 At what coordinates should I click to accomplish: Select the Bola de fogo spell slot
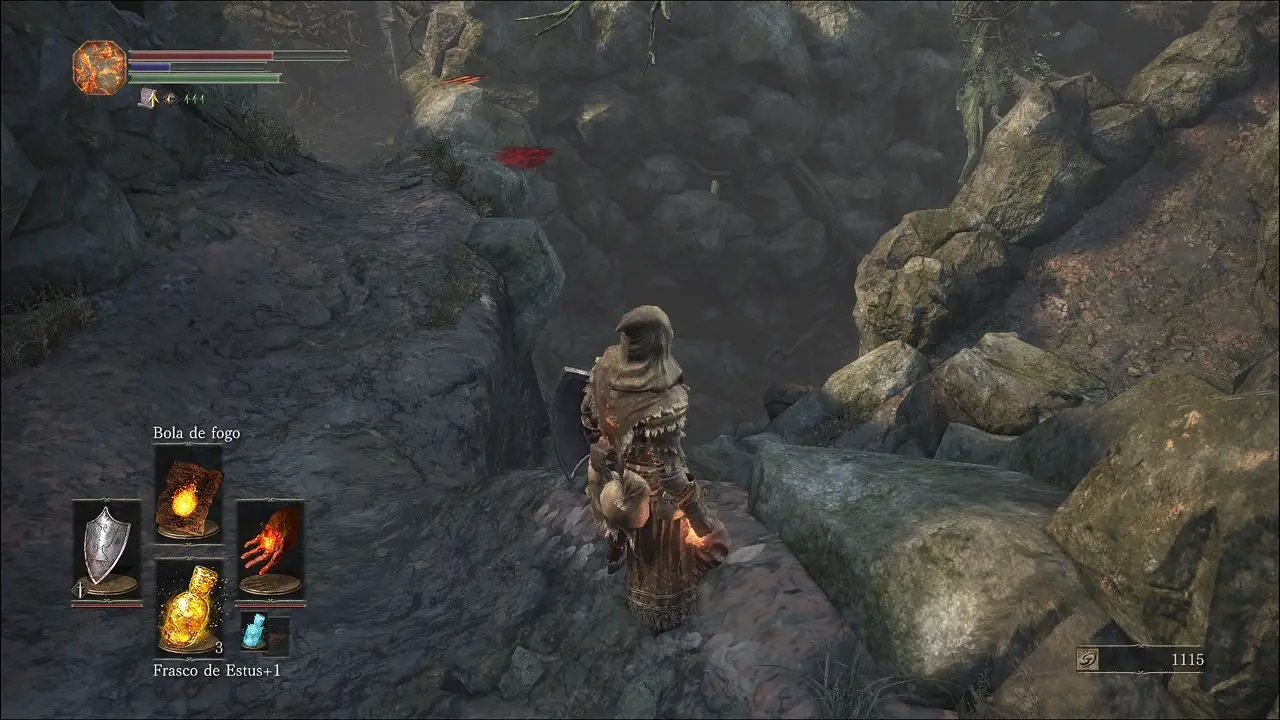pyautogui.click(x=188, y=493)
